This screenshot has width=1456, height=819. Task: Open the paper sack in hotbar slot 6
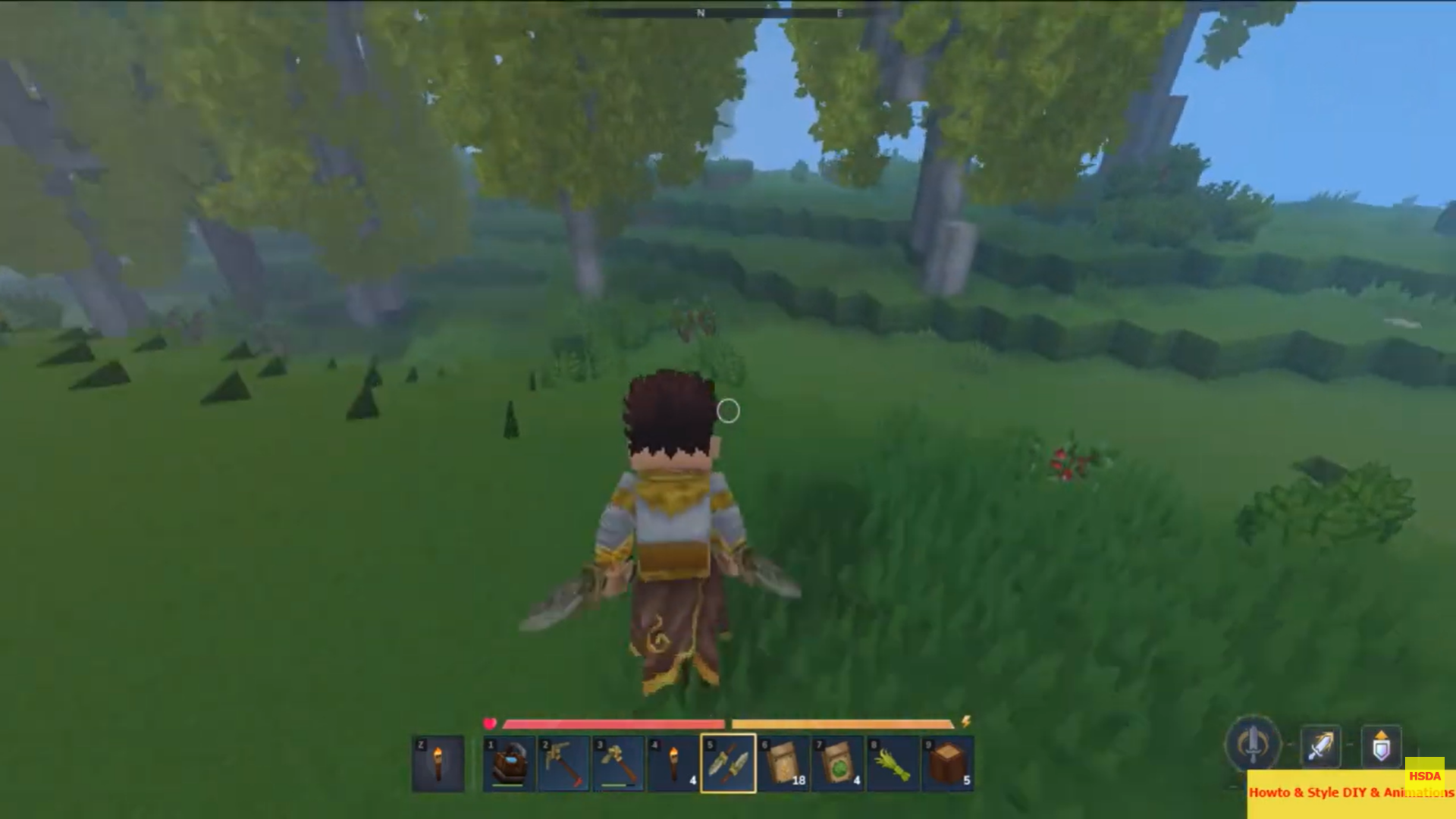[783, 764]
